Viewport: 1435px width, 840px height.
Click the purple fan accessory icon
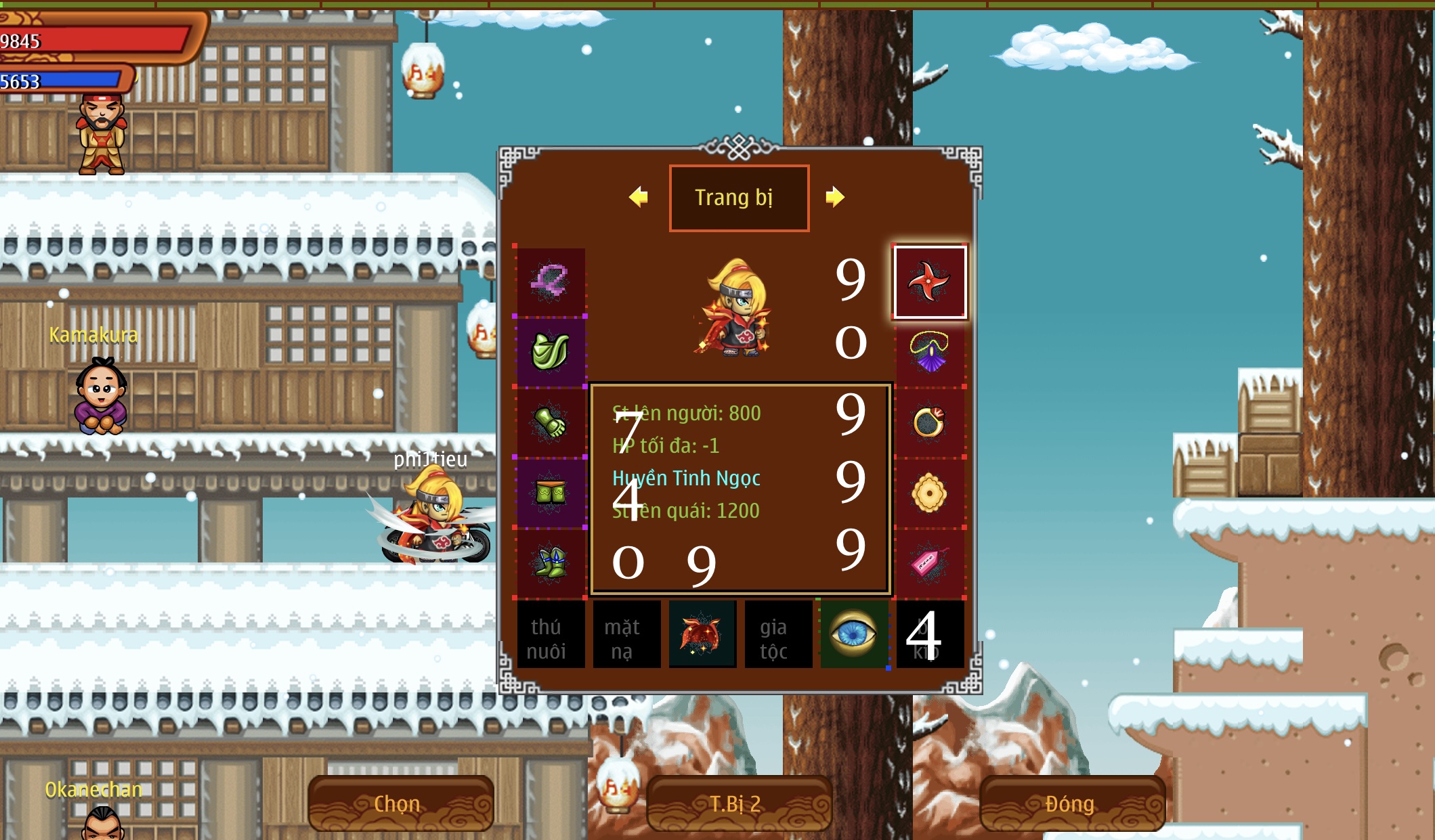click(931, 353)
